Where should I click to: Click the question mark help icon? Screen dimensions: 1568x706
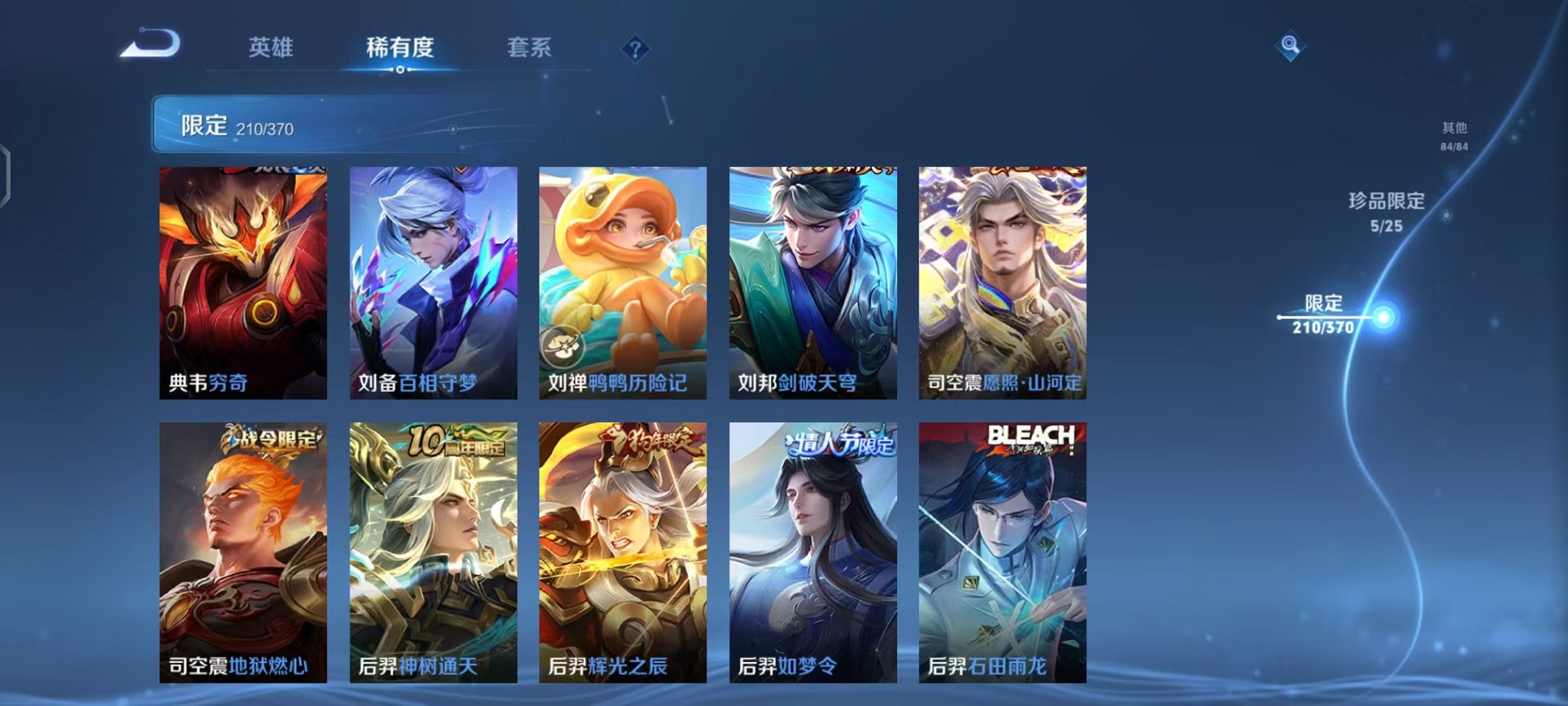[634, 50]
